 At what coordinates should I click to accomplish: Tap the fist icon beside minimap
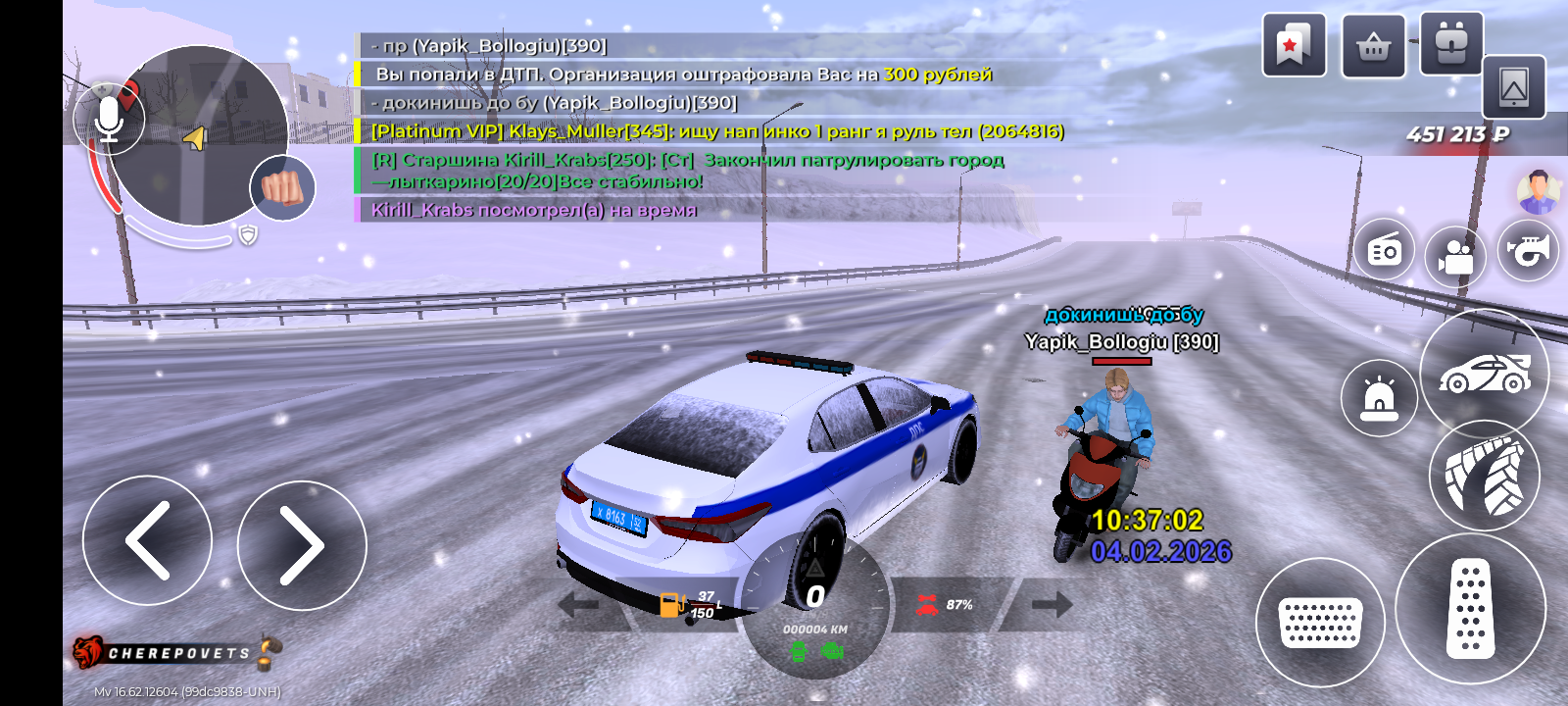(x=282, y=187)
